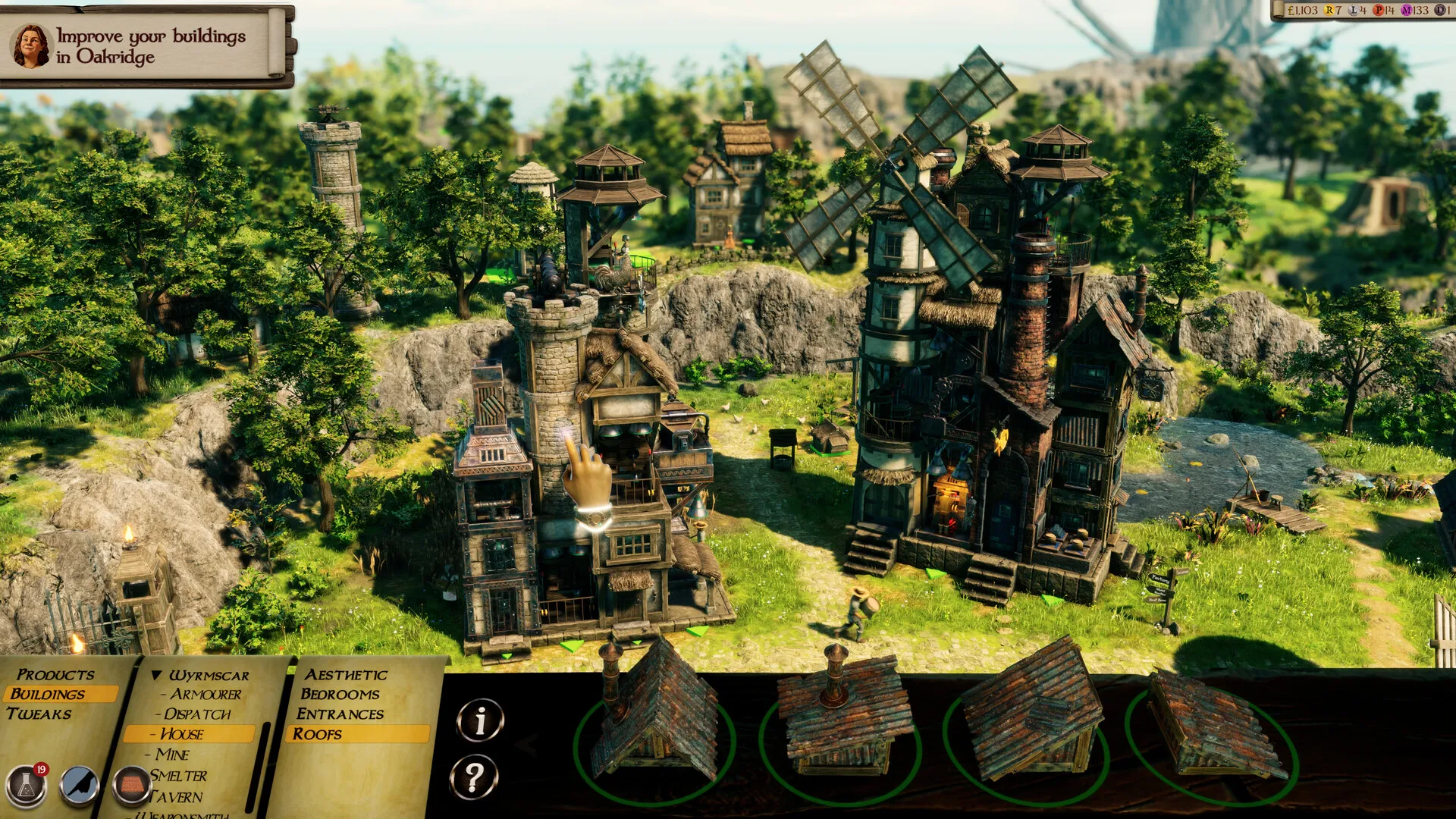1456x819 pixels.
Task: Switch to the Products tab
Action: pos(57,675)
